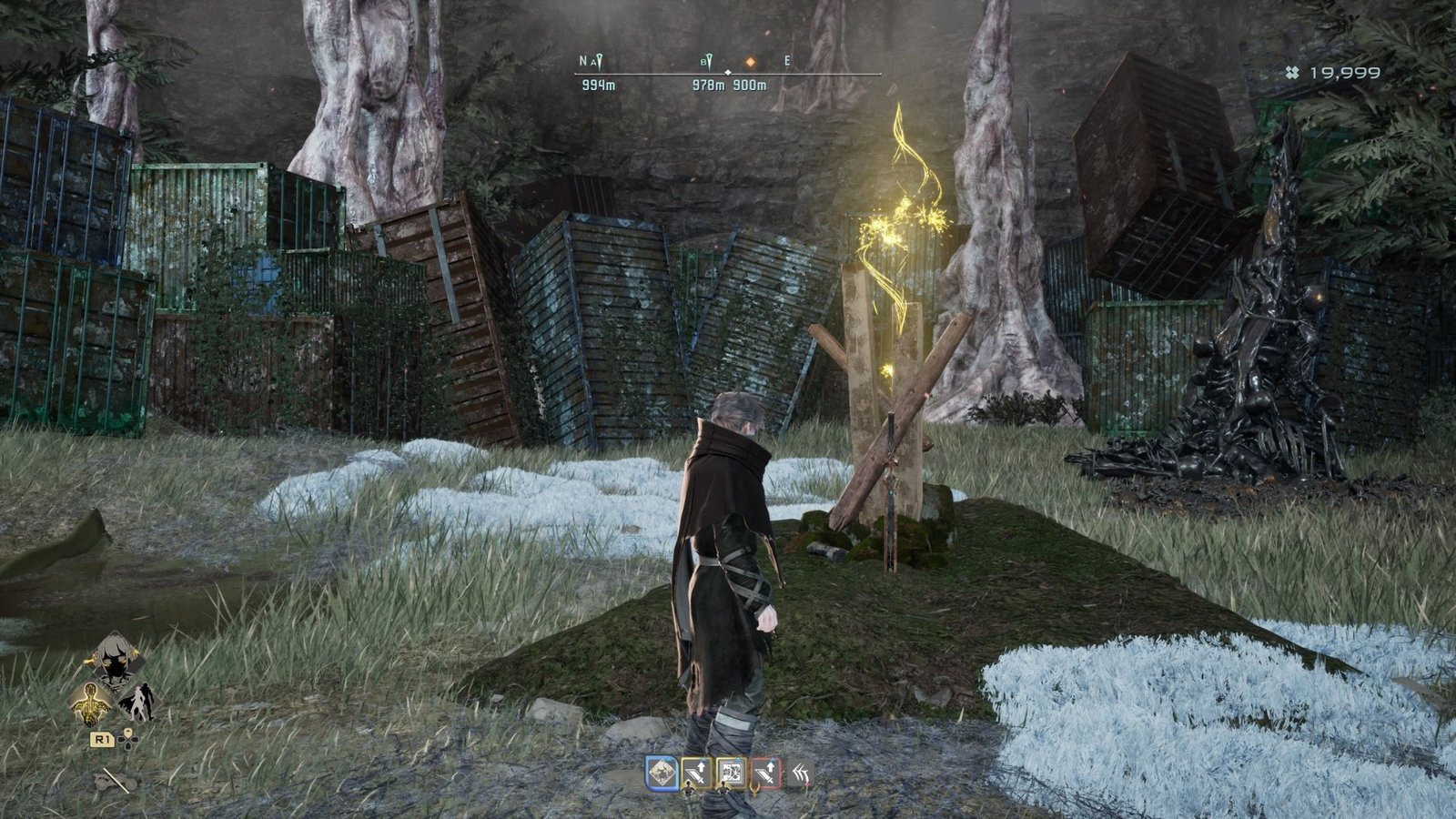Screen dimensions: 1456x819
Task: Select the blue-framed quick item slot
Action: point(662,772)
